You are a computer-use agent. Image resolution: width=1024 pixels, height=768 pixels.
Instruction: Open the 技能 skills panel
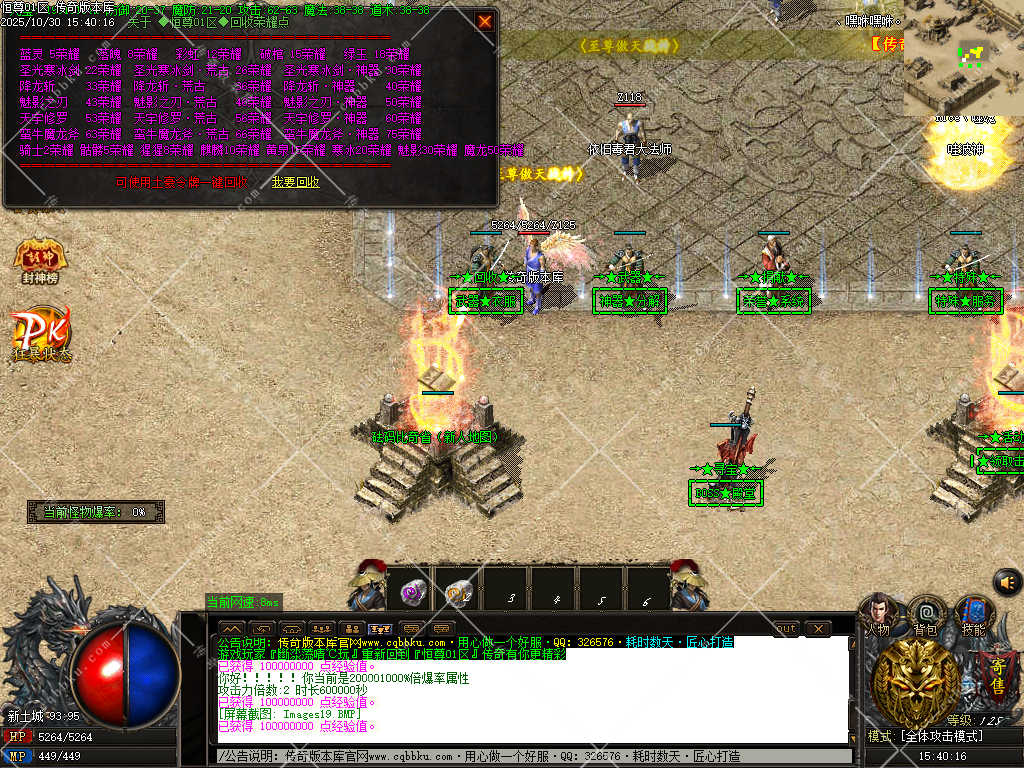click(973, 614)
